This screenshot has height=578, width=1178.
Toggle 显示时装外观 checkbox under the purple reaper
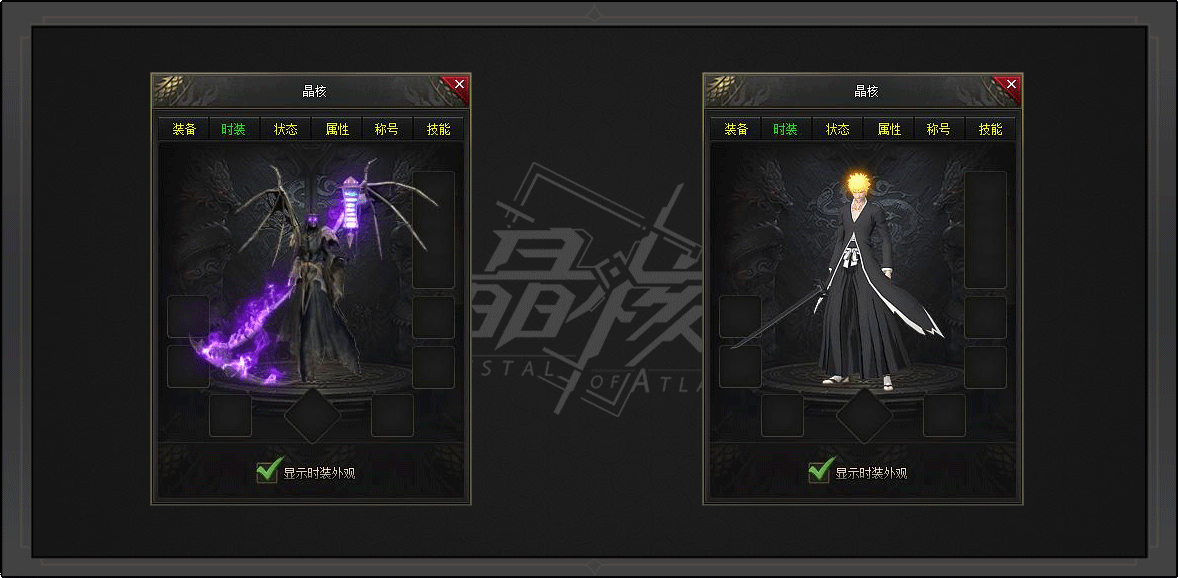pyautogui.click(x=267, y=471)
